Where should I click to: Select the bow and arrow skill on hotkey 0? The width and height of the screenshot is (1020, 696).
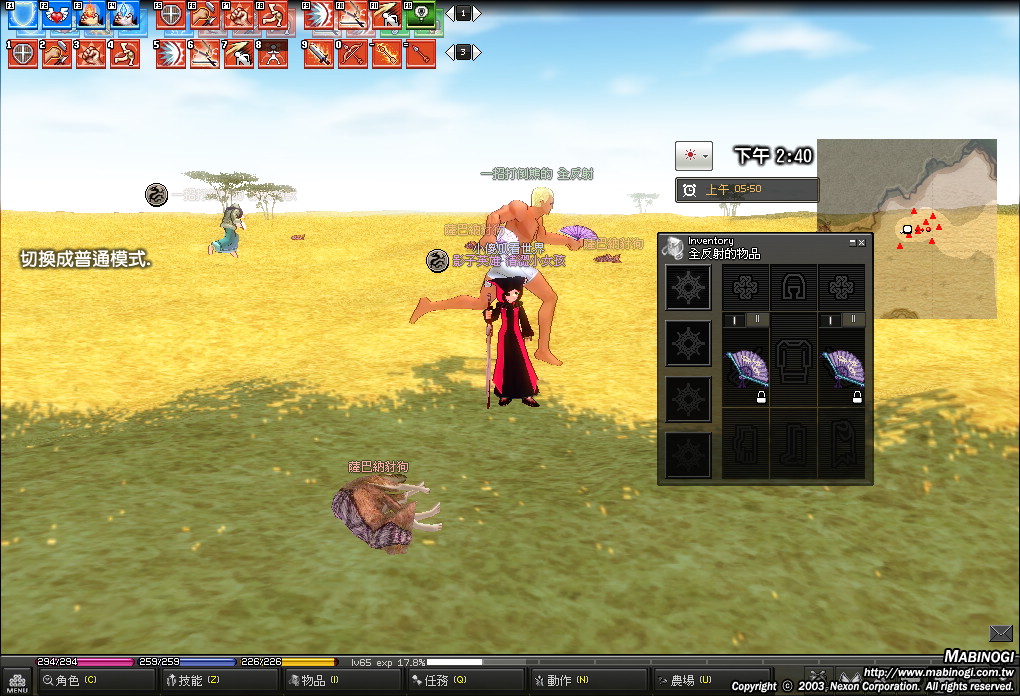[353, 54]
